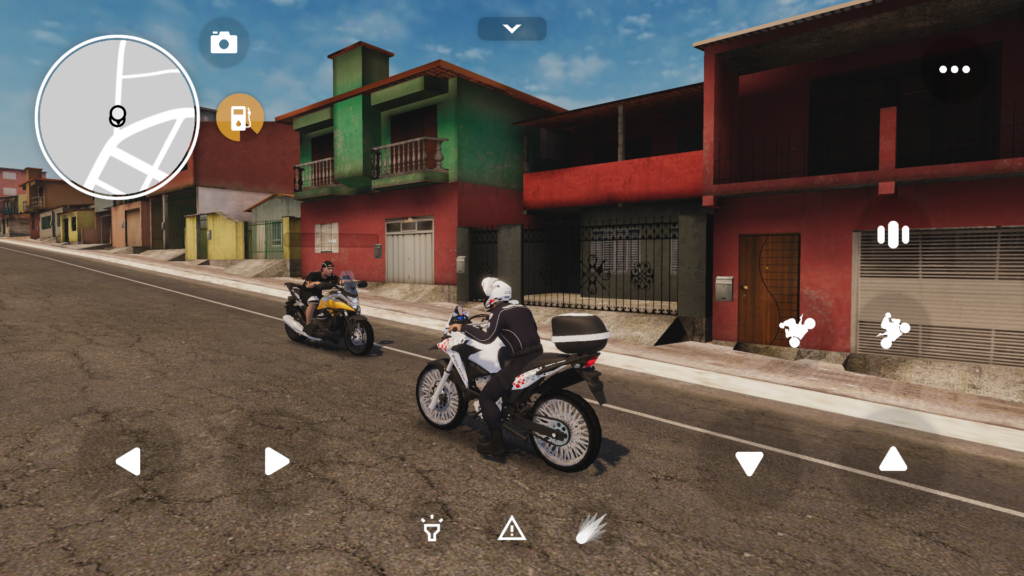Activate the sound bars icon
This screenshot has height=576, width=1024.
click(x=892, y=235)
